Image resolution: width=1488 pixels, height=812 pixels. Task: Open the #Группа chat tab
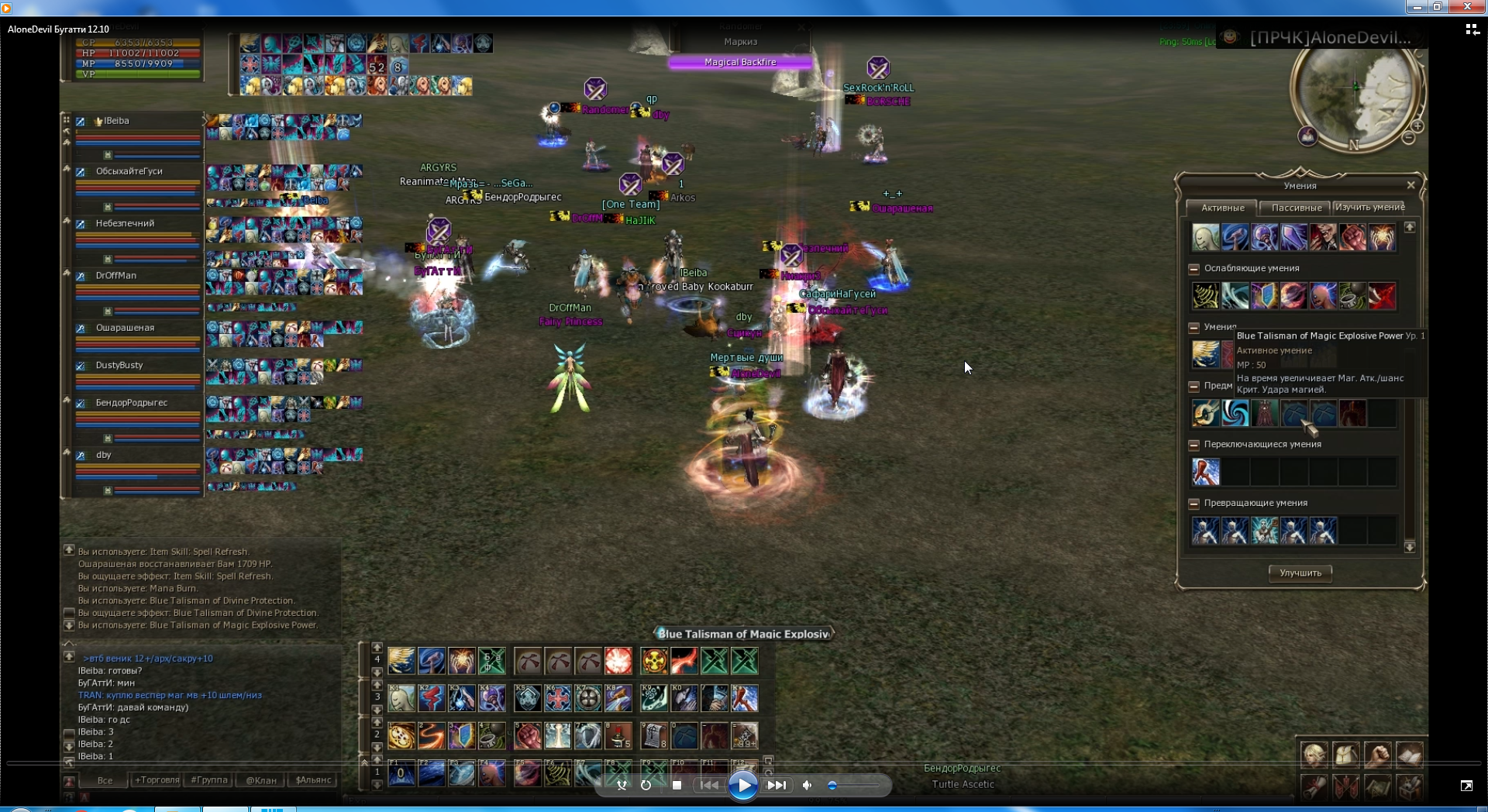[209, 780]
